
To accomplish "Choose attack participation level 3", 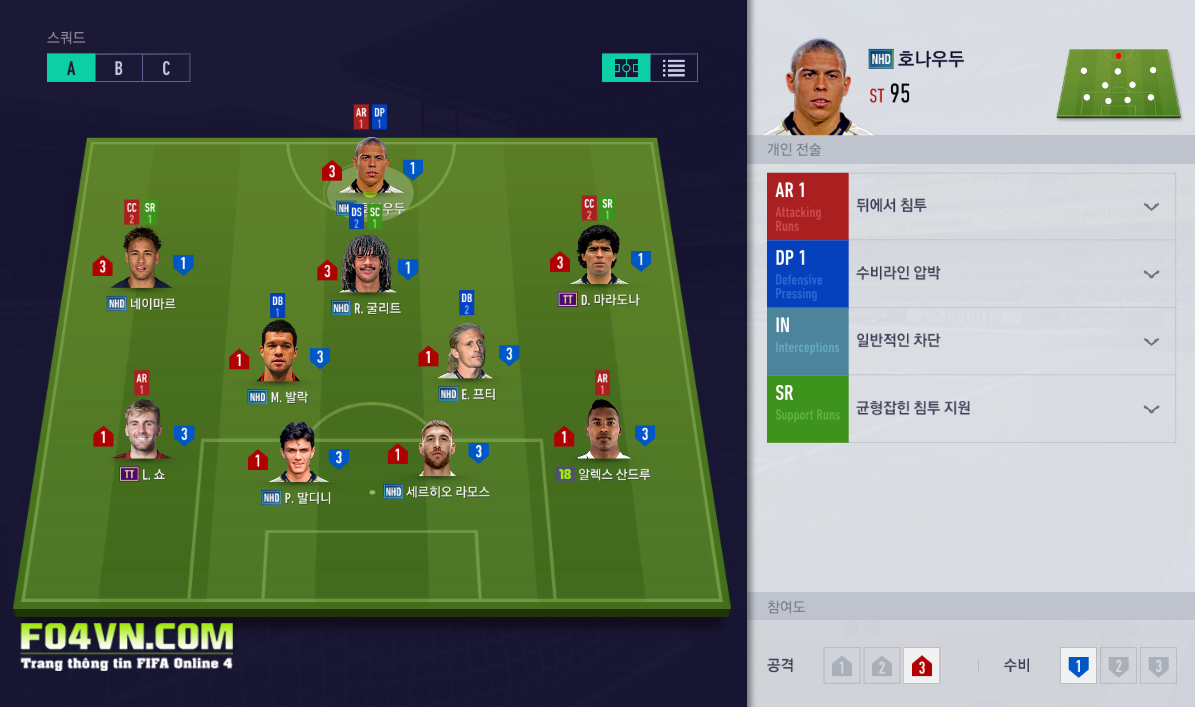I will coord(921,666).
